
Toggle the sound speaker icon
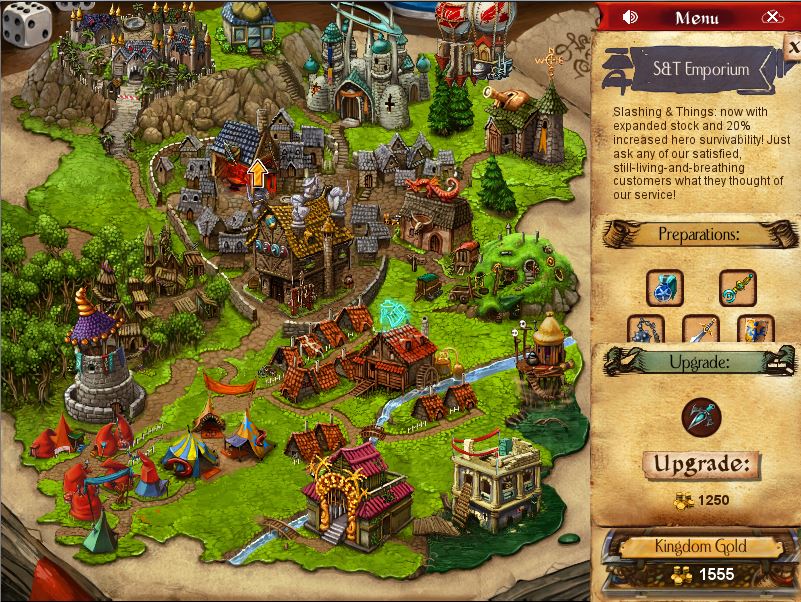630,17
